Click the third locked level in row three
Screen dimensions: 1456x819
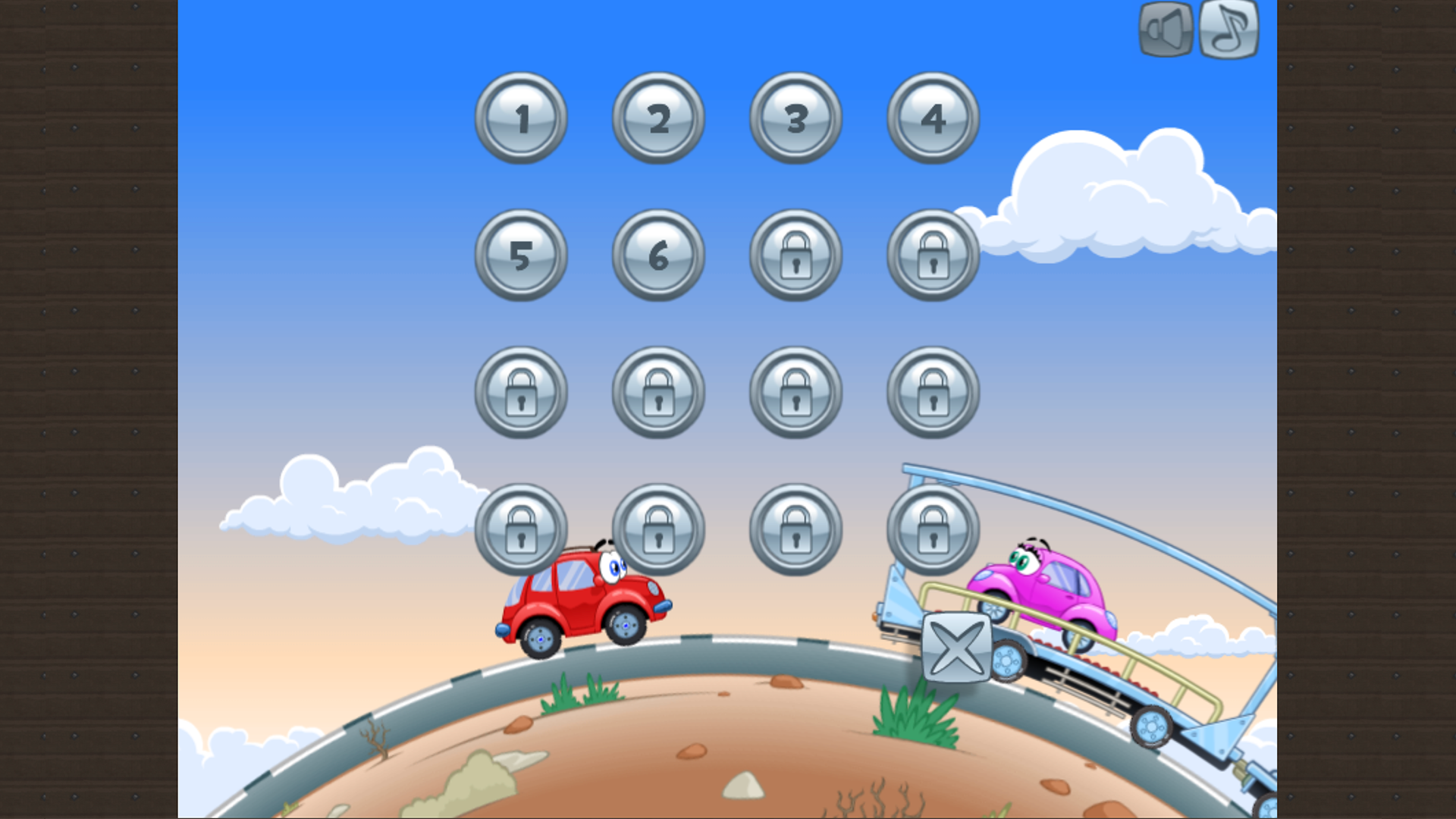(795, 391)
